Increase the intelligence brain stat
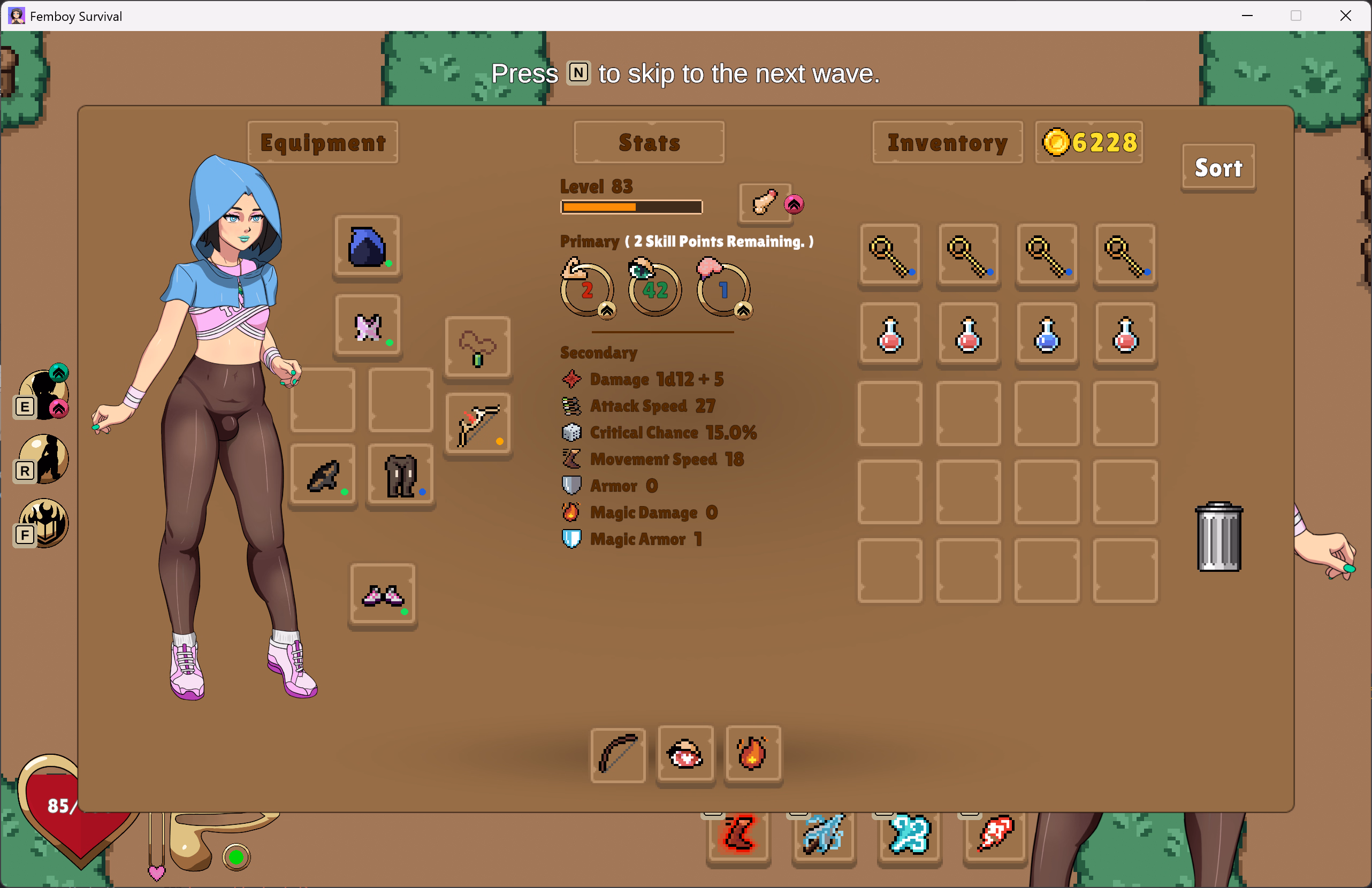The height and width of the screenshot is (888, 1372). (743, 311)
